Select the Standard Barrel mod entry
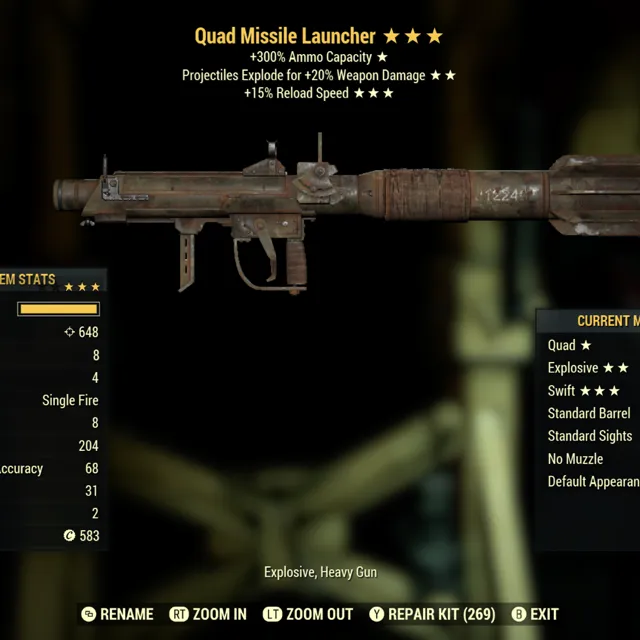 click(x=589, y=413)
